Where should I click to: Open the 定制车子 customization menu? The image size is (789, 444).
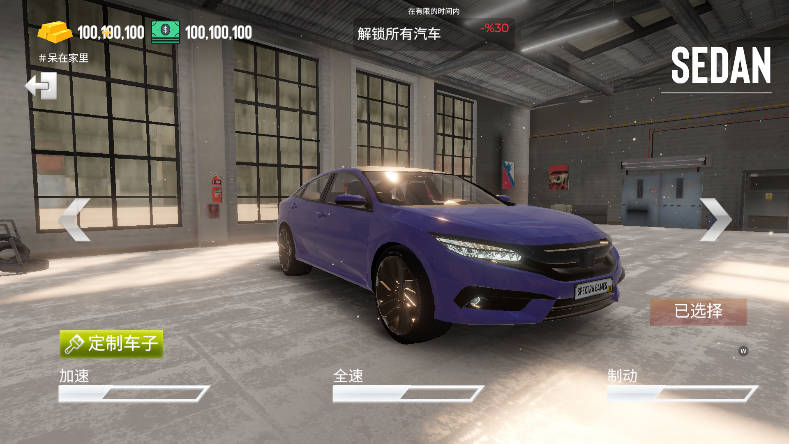click(x=111, y=343)
